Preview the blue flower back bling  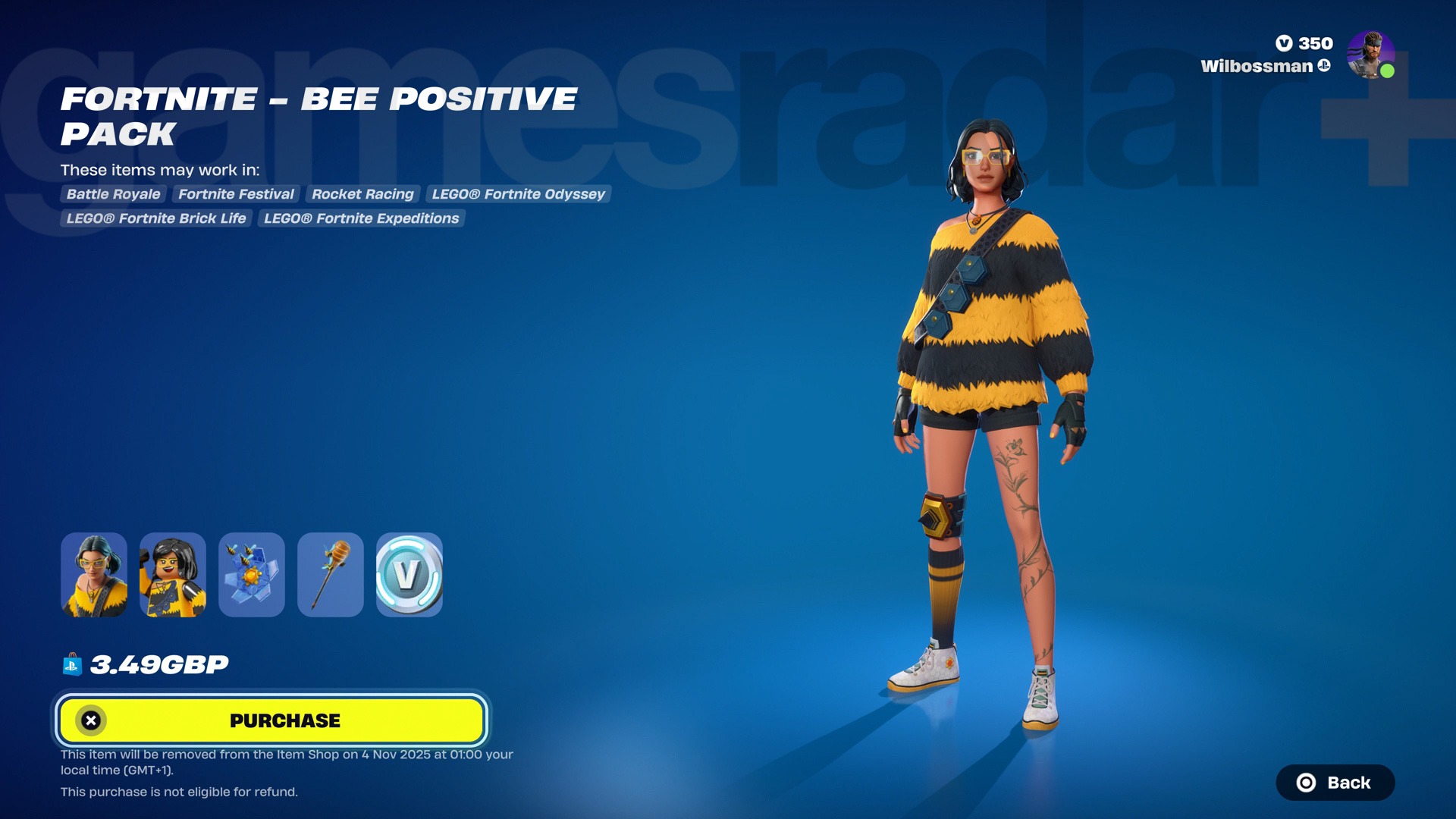(x=252, y=575)
